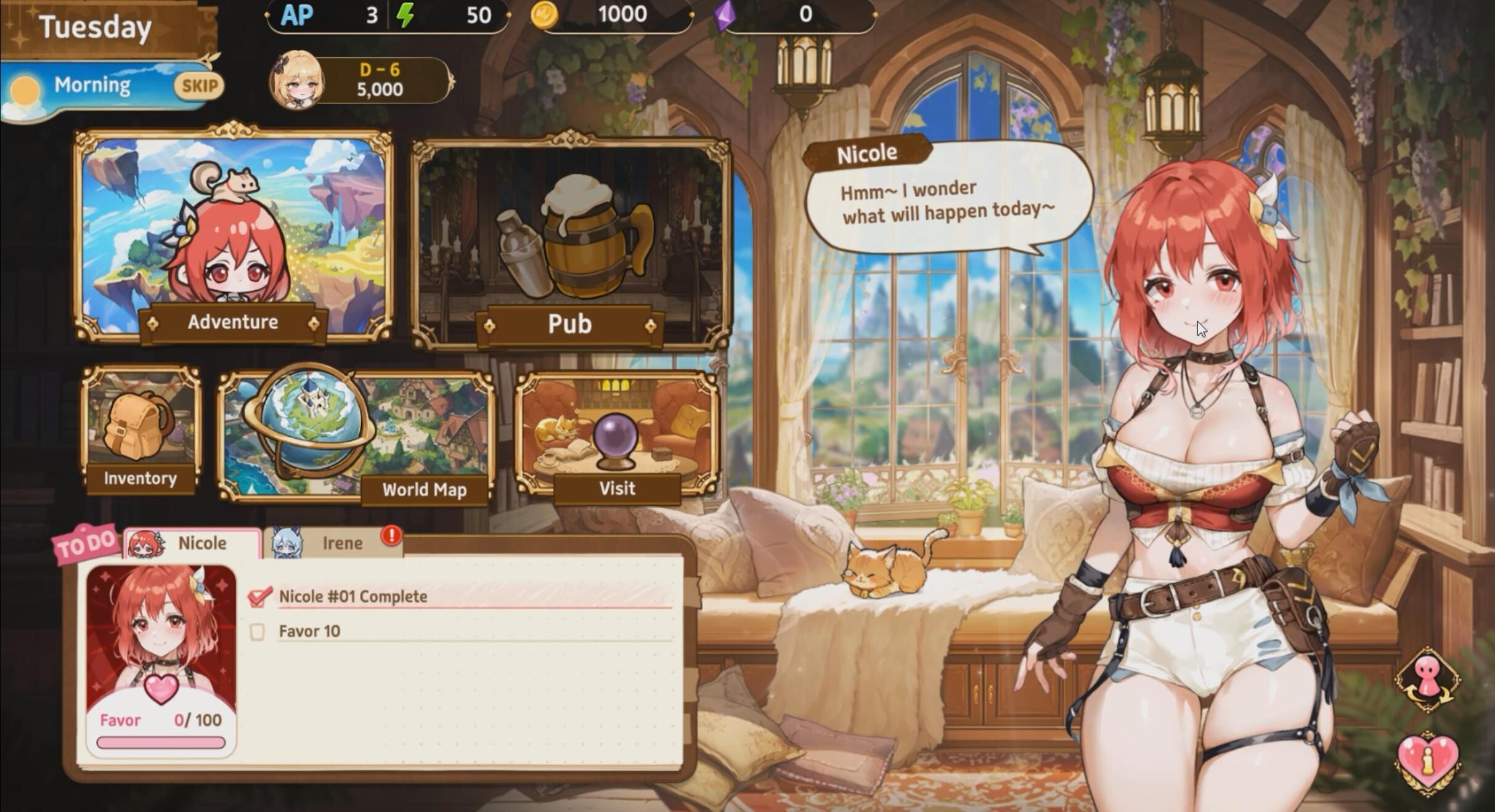Viewport: 1495px width, 812px height.
Task: Select the Favor 10 to-do entry
Action: pyautogui.click(x=309, y=631)
